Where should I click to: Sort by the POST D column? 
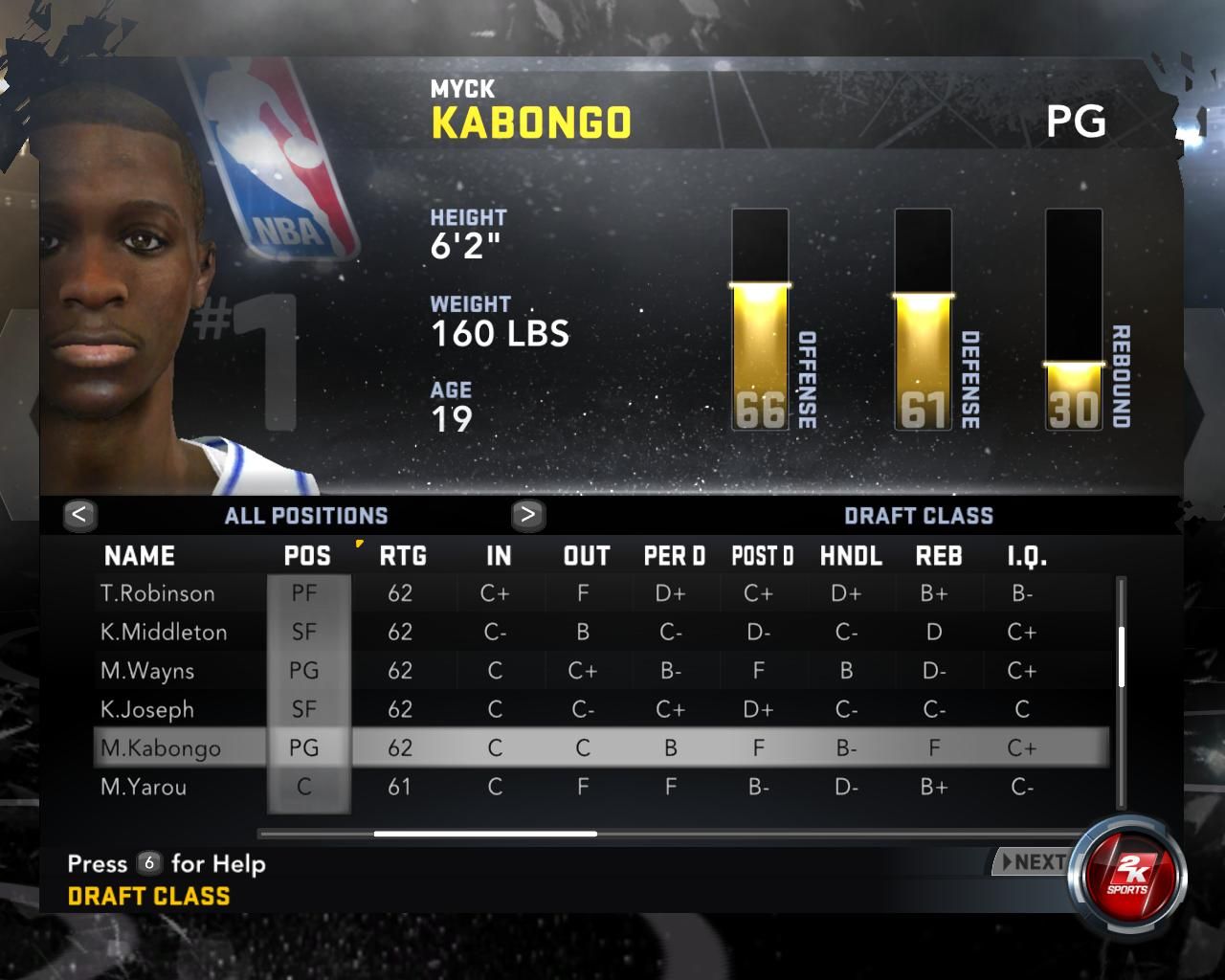(x=763, y=556)
